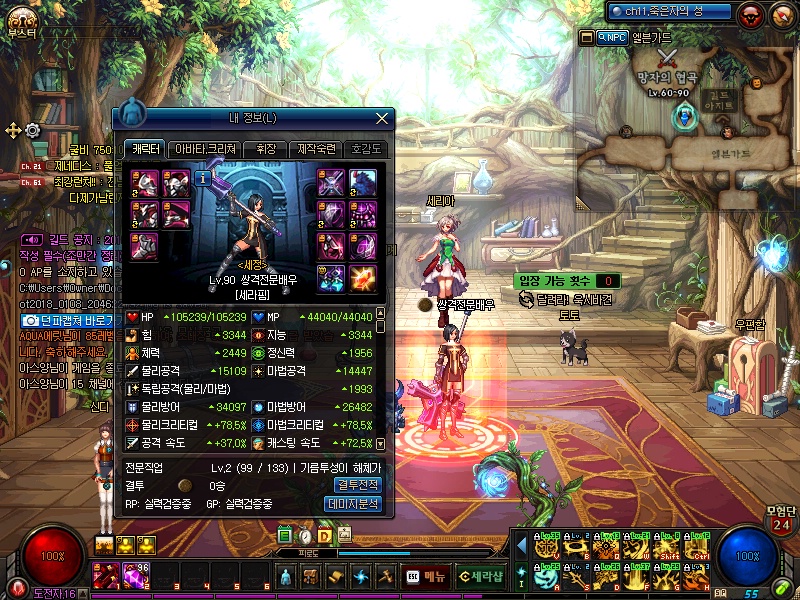Select the 제작숙련 tab
Image resolution: width=800 pixels, height=600 pixels.
tap(319, 149)
